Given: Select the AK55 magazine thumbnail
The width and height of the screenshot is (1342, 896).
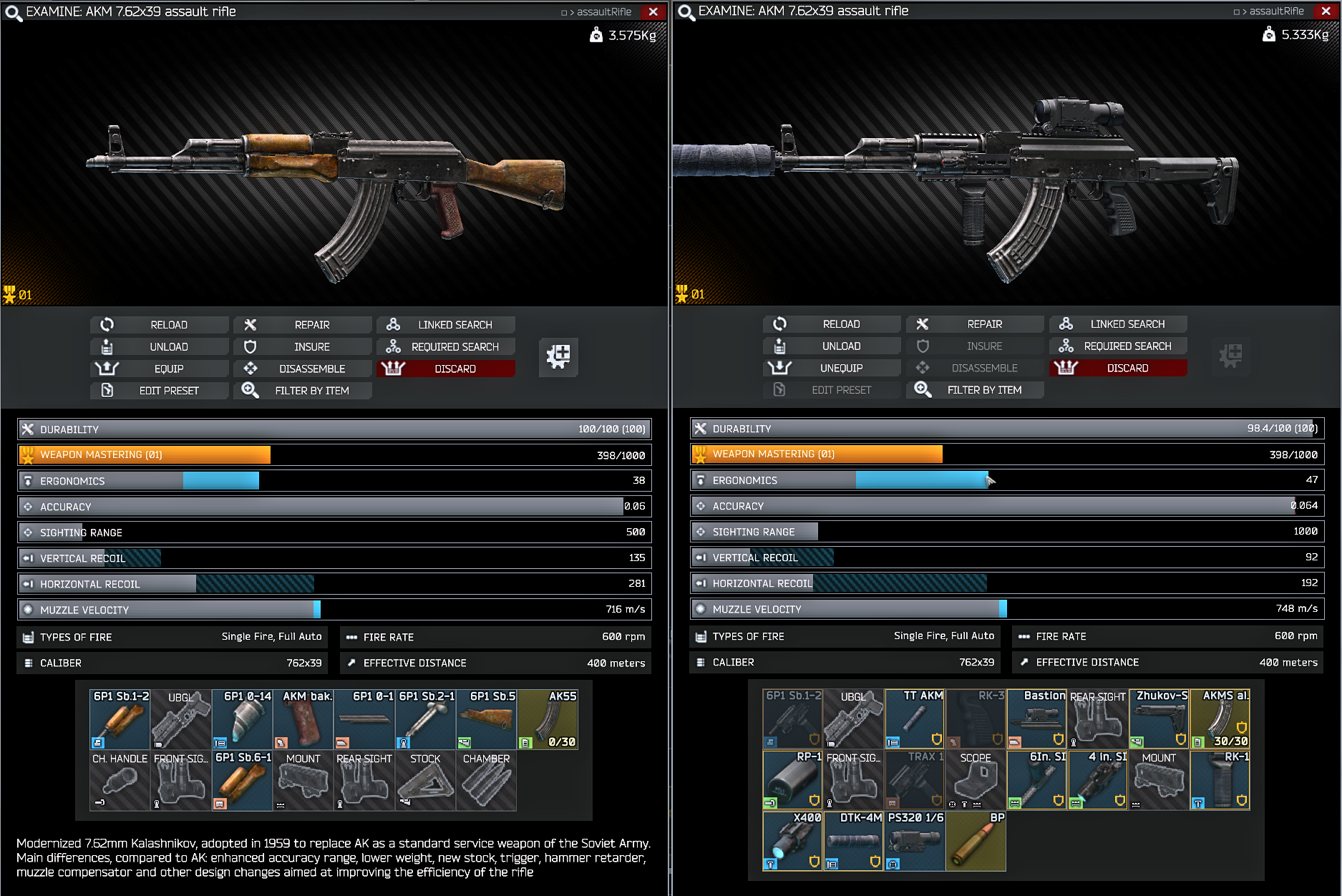Looking at the screenshot, I should pos(548,719).
